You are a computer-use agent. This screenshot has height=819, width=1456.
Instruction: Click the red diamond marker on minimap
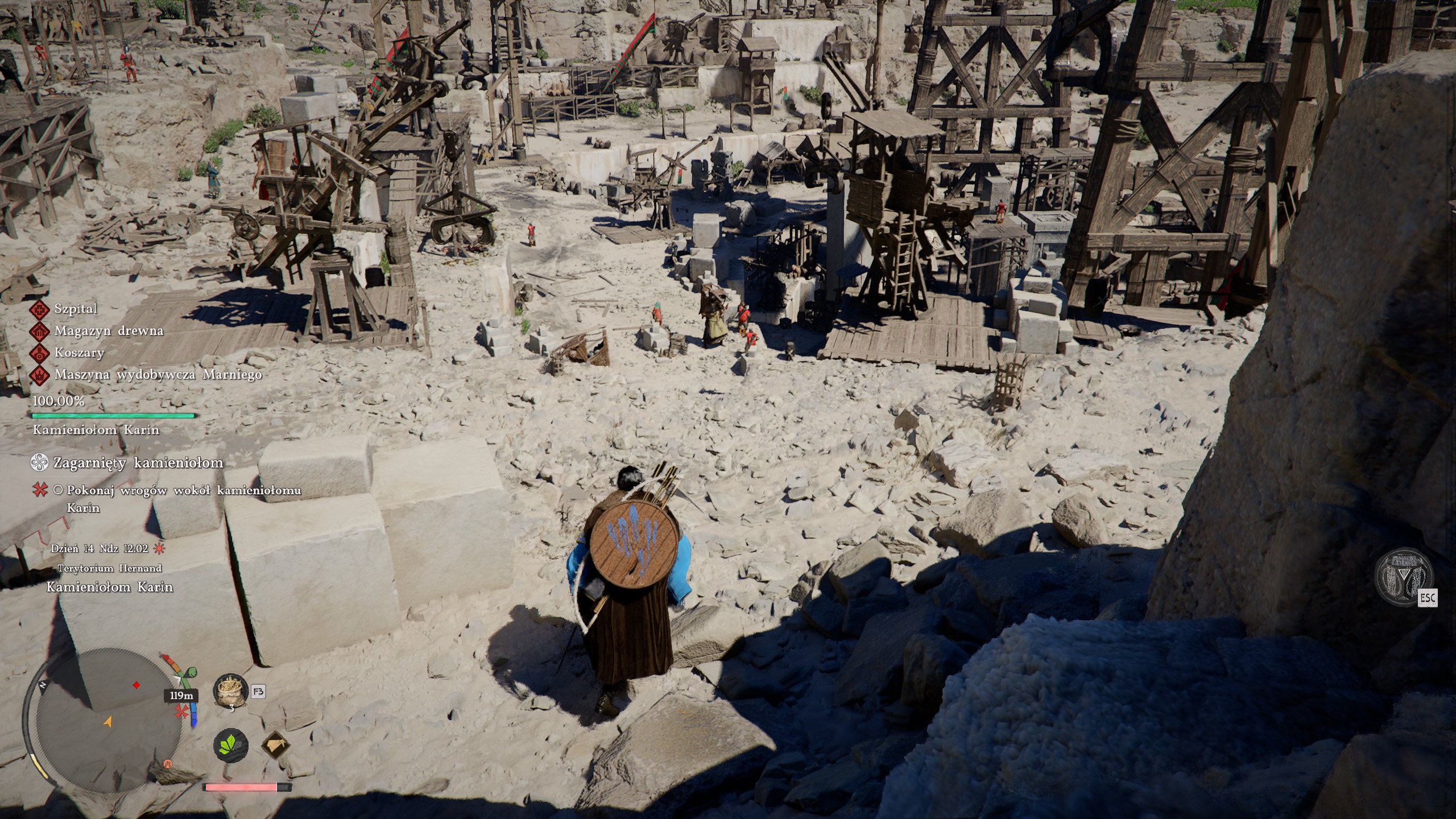click(136, 685)
